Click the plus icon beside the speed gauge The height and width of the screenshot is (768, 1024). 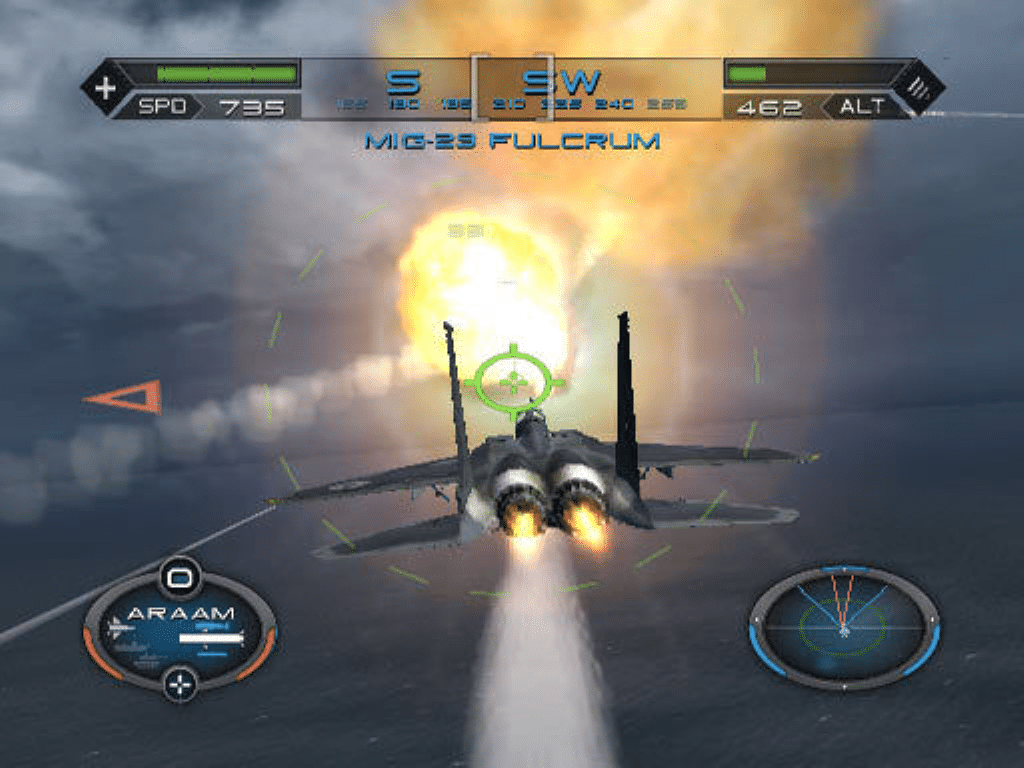[105, 88]
